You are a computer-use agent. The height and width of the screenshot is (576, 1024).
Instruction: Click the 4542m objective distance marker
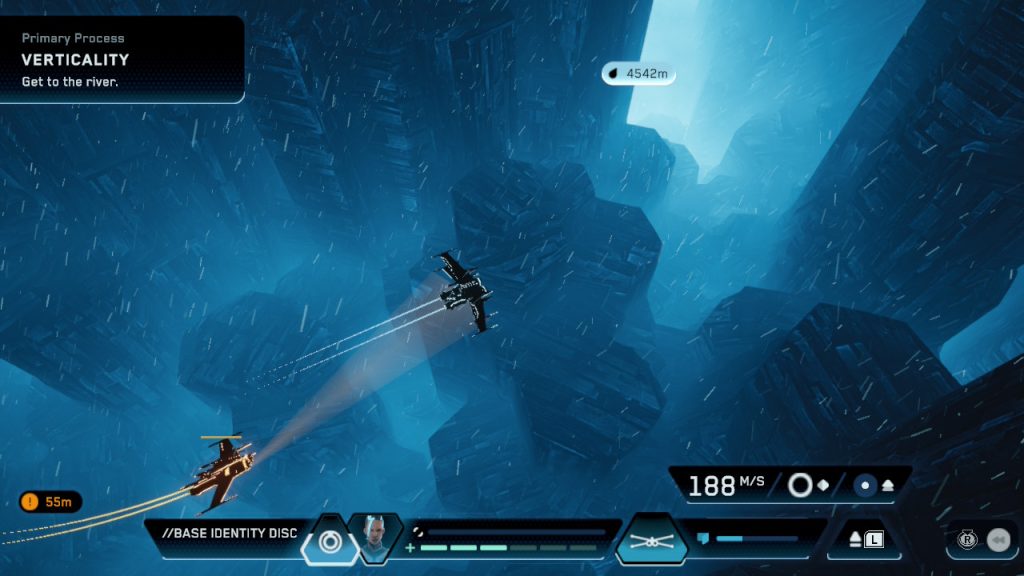coord(638,74)
